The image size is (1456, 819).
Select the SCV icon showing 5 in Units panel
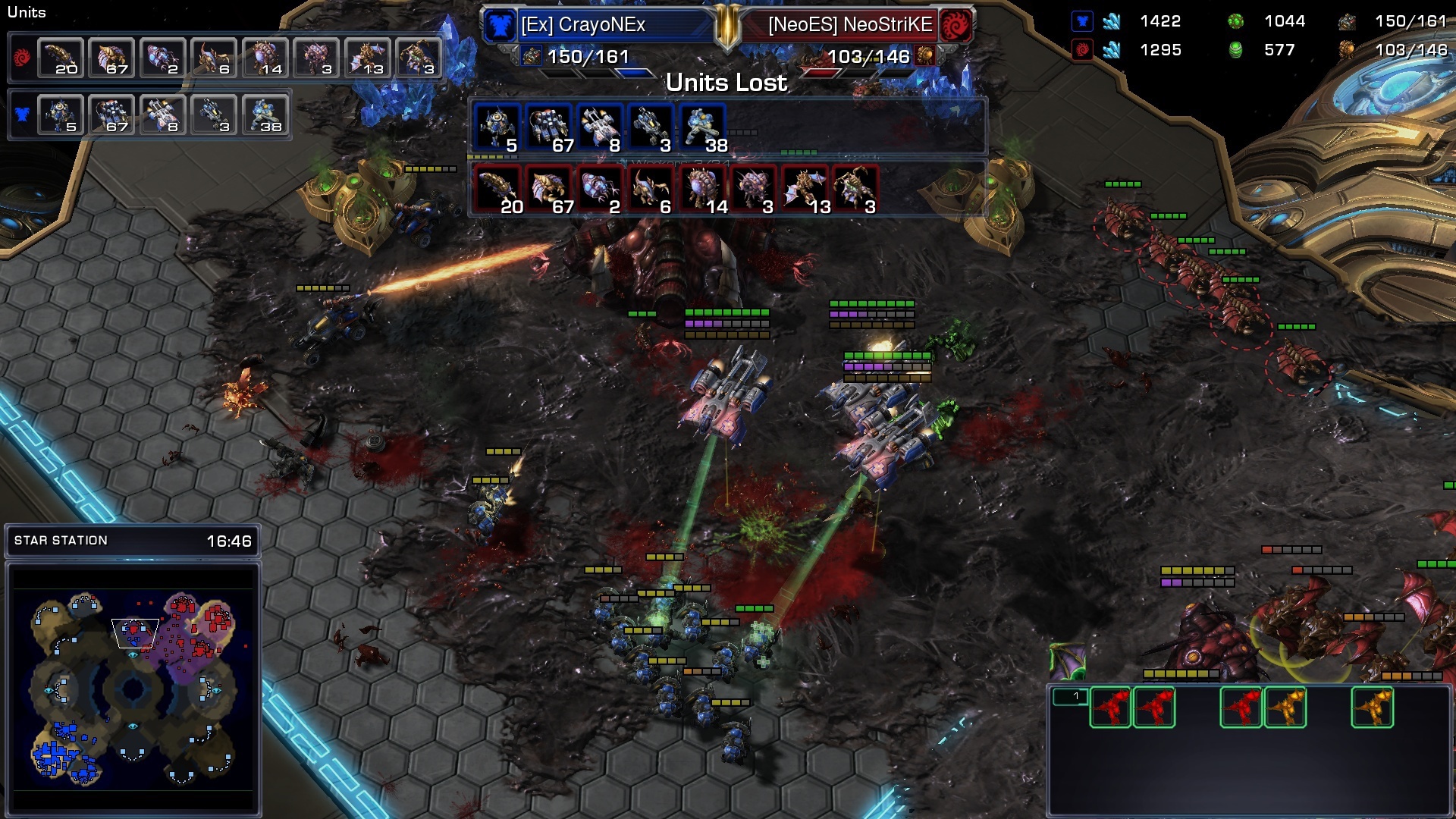tap(61, 115)
